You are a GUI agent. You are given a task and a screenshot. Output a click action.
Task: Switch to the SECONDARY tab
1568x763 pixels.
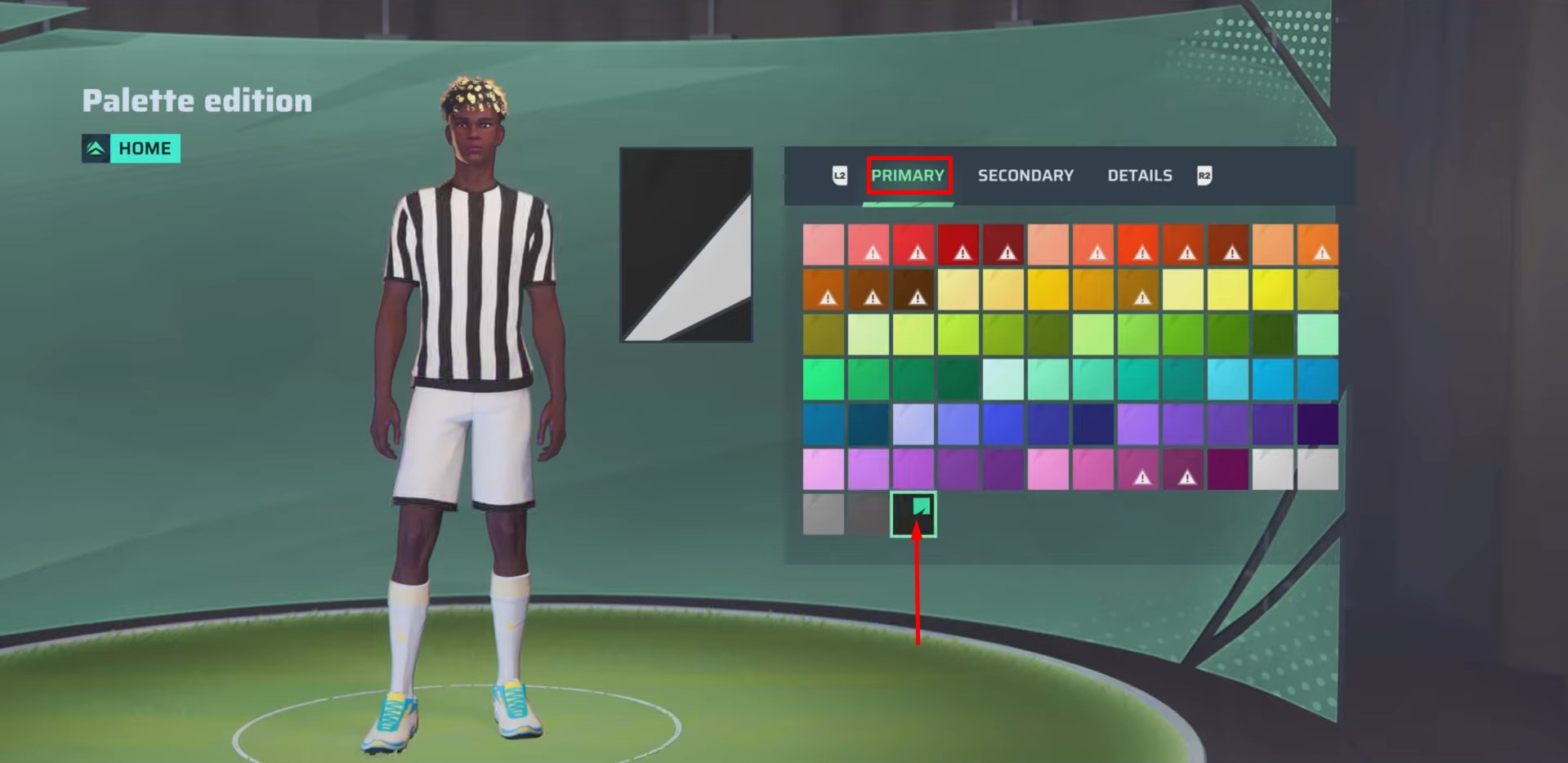(1025, 175)
